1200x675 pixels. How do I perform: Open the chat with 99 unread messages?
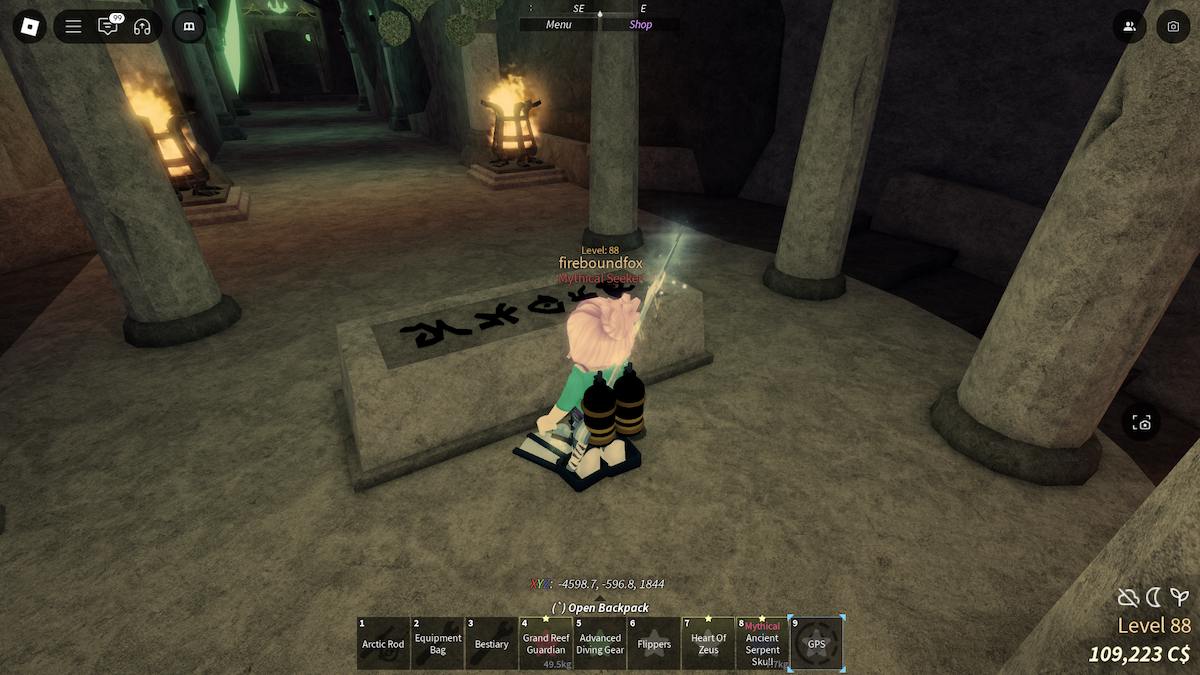tap(107, 26)
